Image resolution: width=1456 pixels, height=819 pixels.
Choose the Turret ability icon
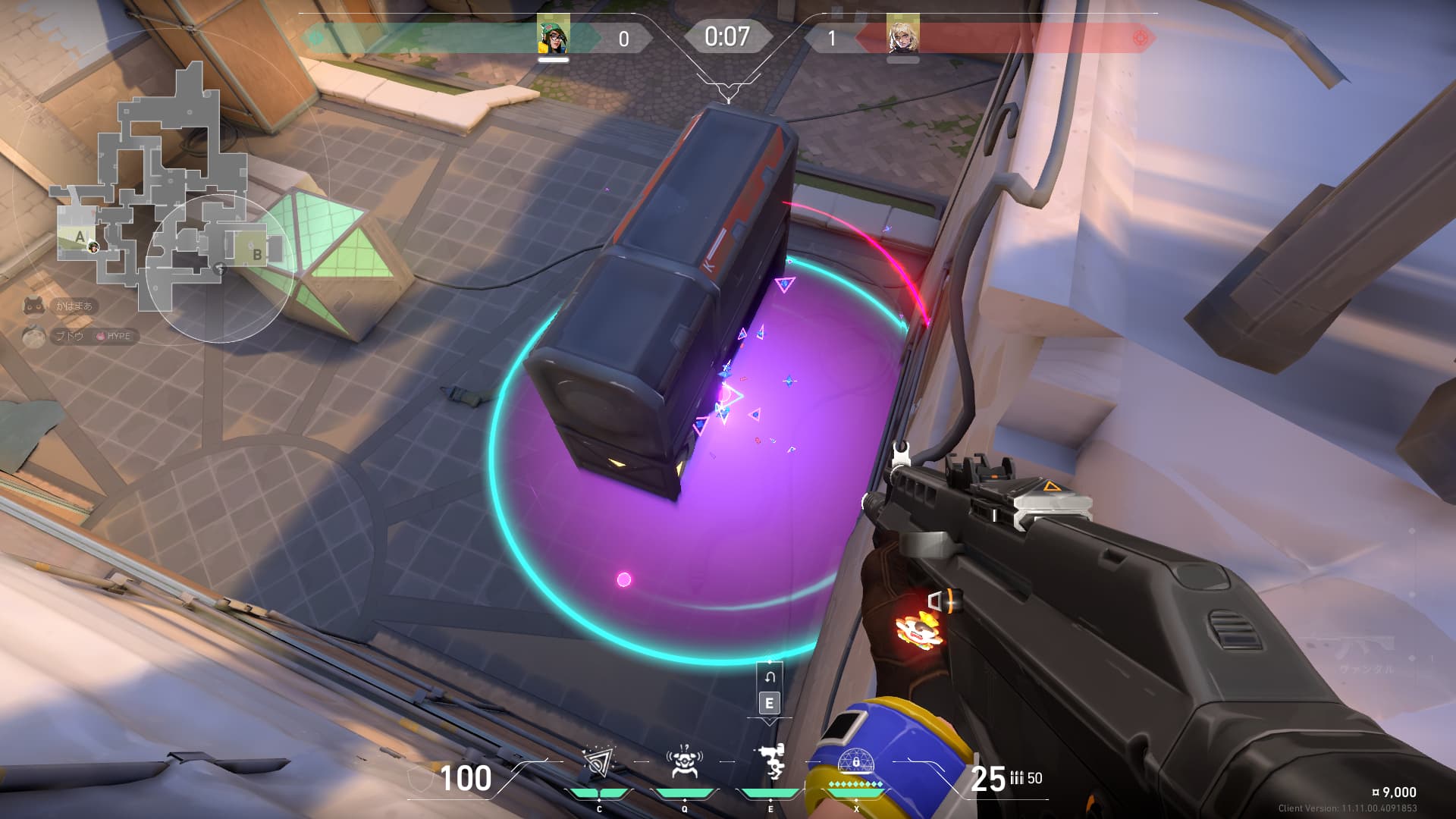click(770, 761)
